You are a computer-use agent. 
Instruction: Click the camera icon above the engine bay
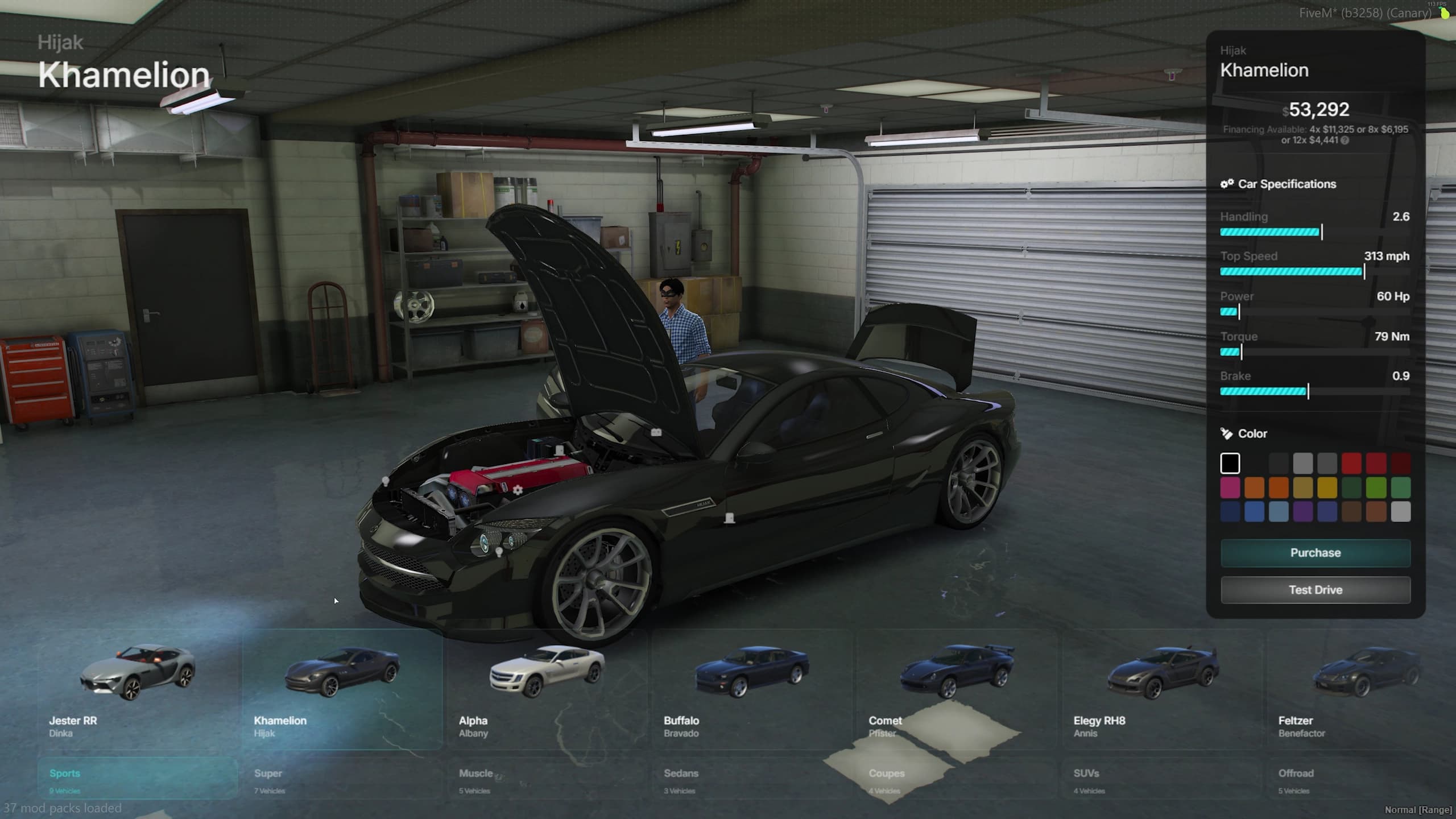coord(657,432)
